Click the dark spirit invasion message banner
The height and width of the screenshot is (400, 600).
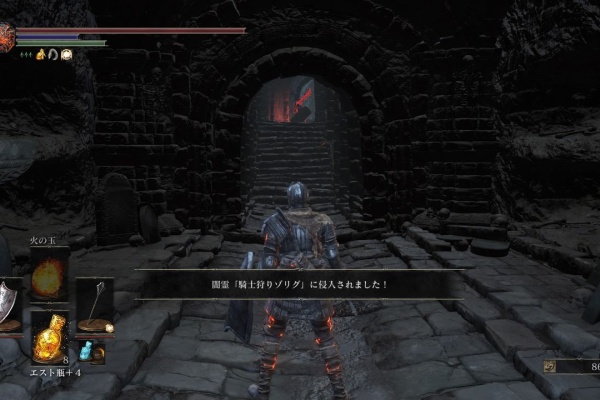(x=300, y=284)
